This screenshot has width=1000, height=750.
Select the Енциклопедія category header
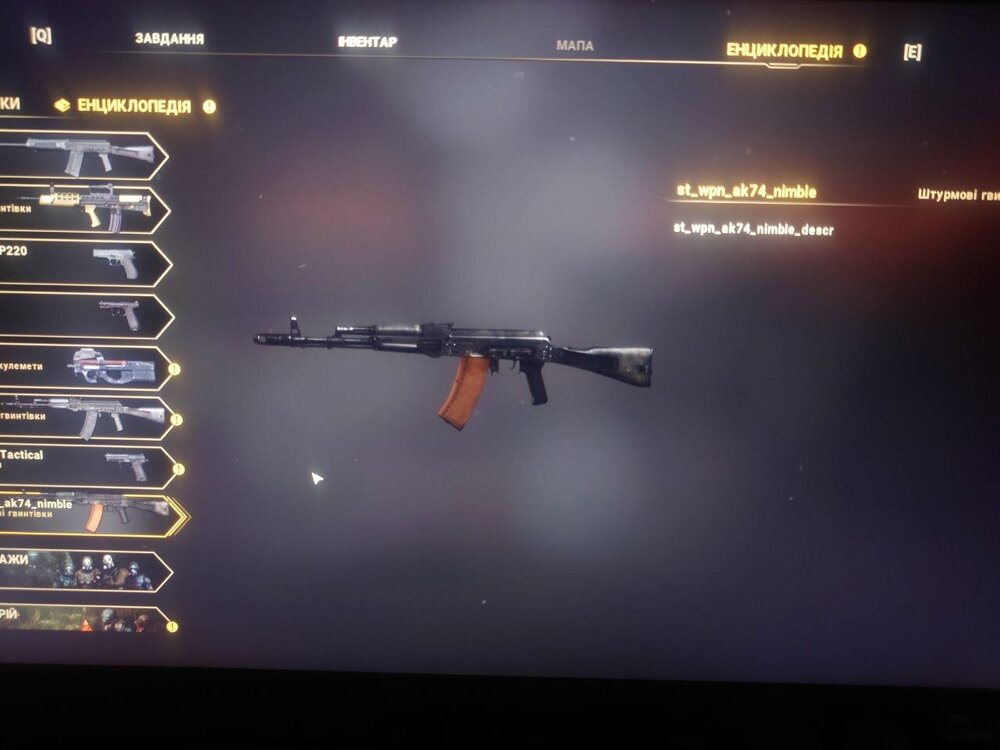click(x=134, y=105)
